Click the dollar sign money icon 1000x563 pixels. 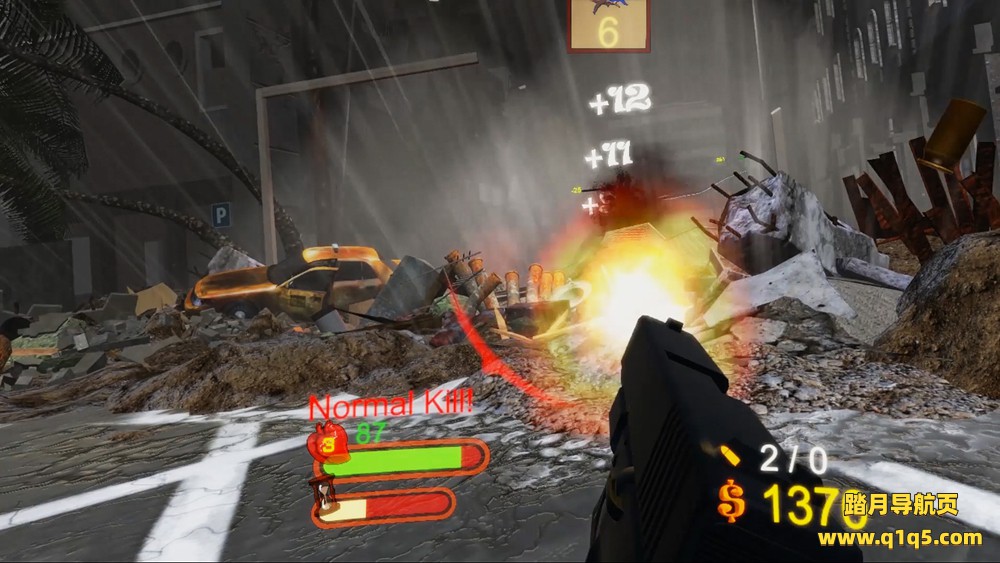pos(732,499)
